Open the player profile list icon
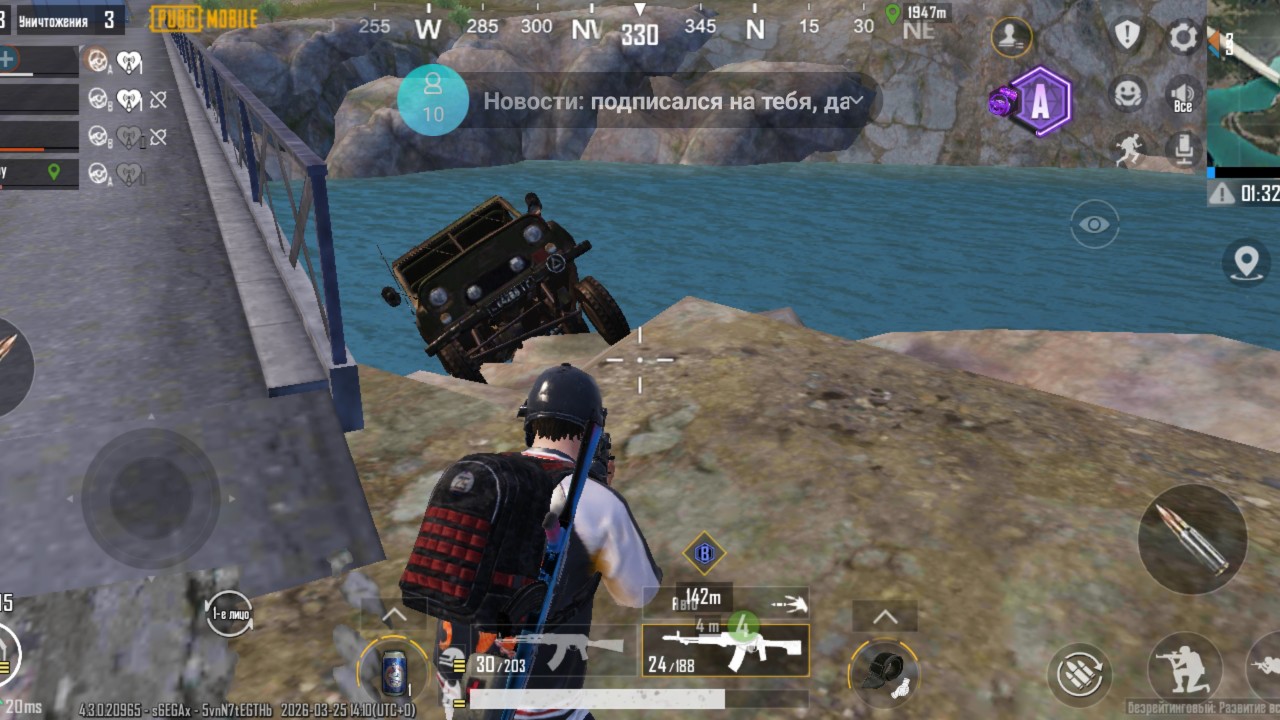This screenshot has height=720, width=1280. click(1011, 38)
